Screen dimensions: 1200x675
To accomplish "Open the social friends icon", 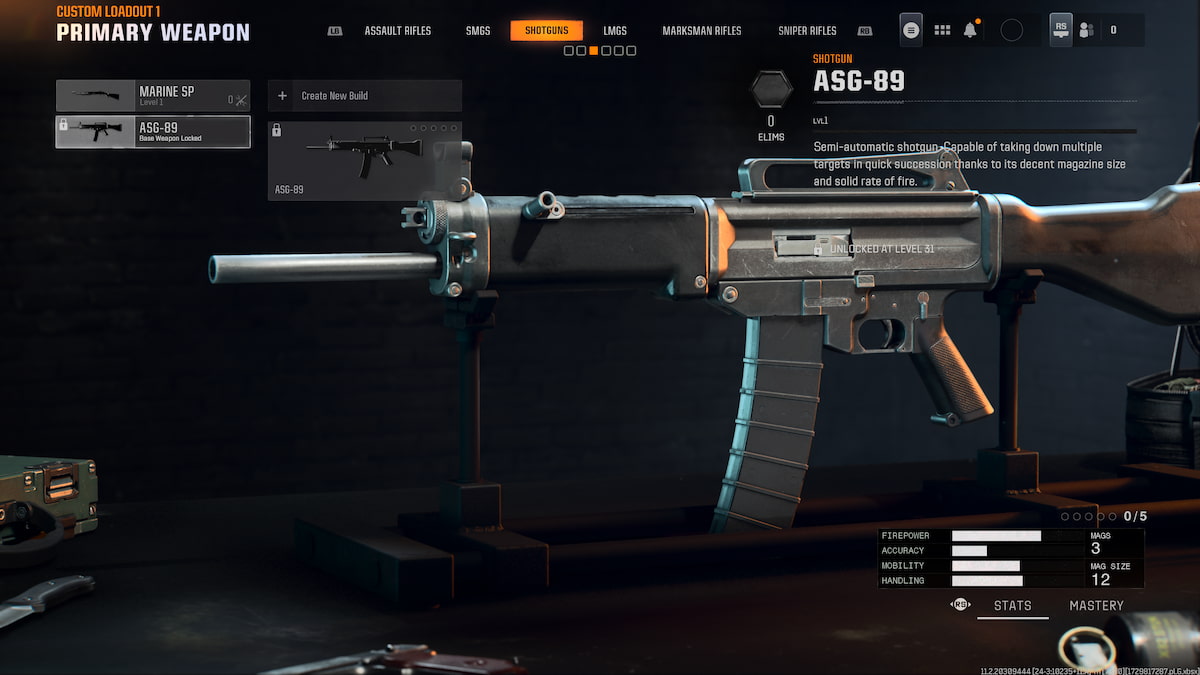I will click(1086, 30).
